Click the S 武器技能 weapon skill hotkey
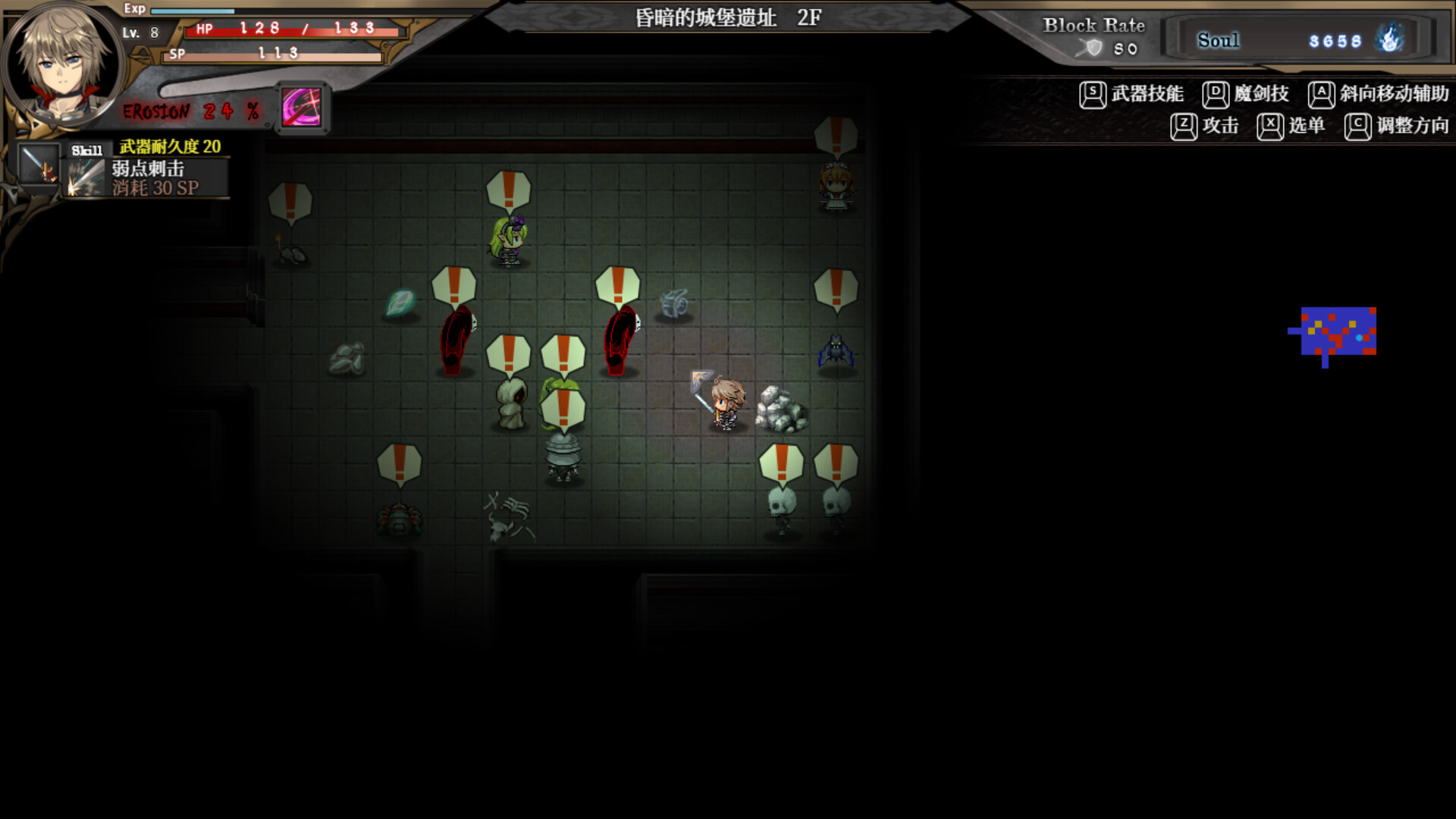The image size is (1456, 819). point(1092,93)
